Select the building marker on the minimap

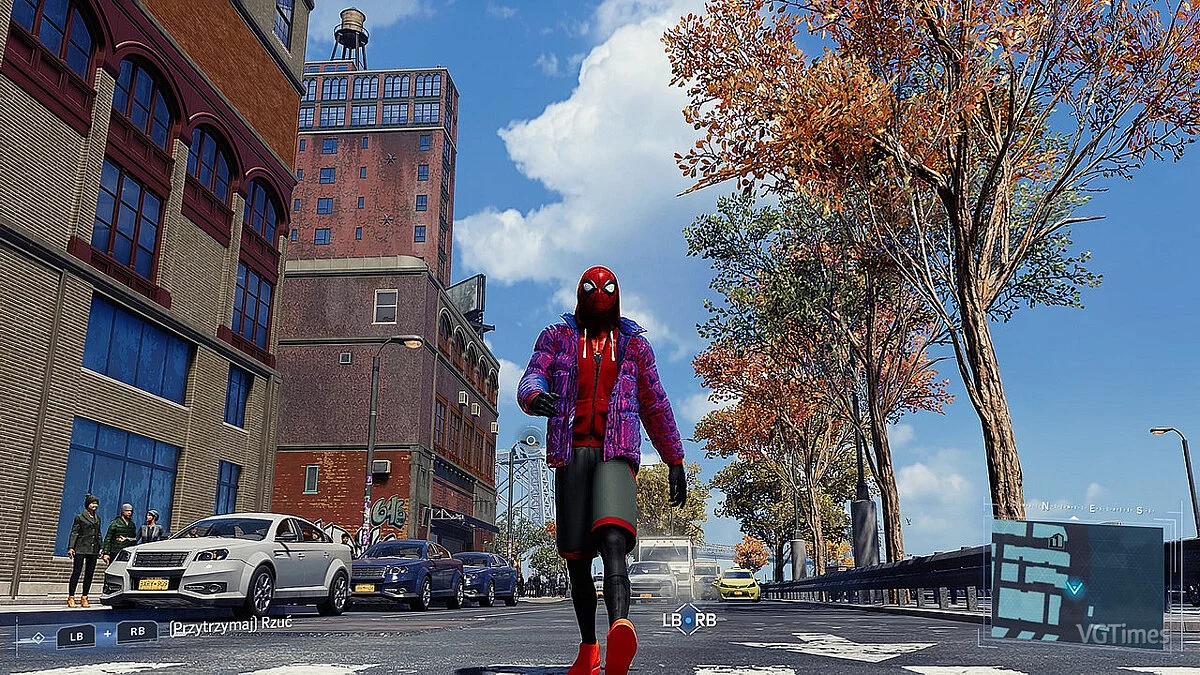(1056, 541)
